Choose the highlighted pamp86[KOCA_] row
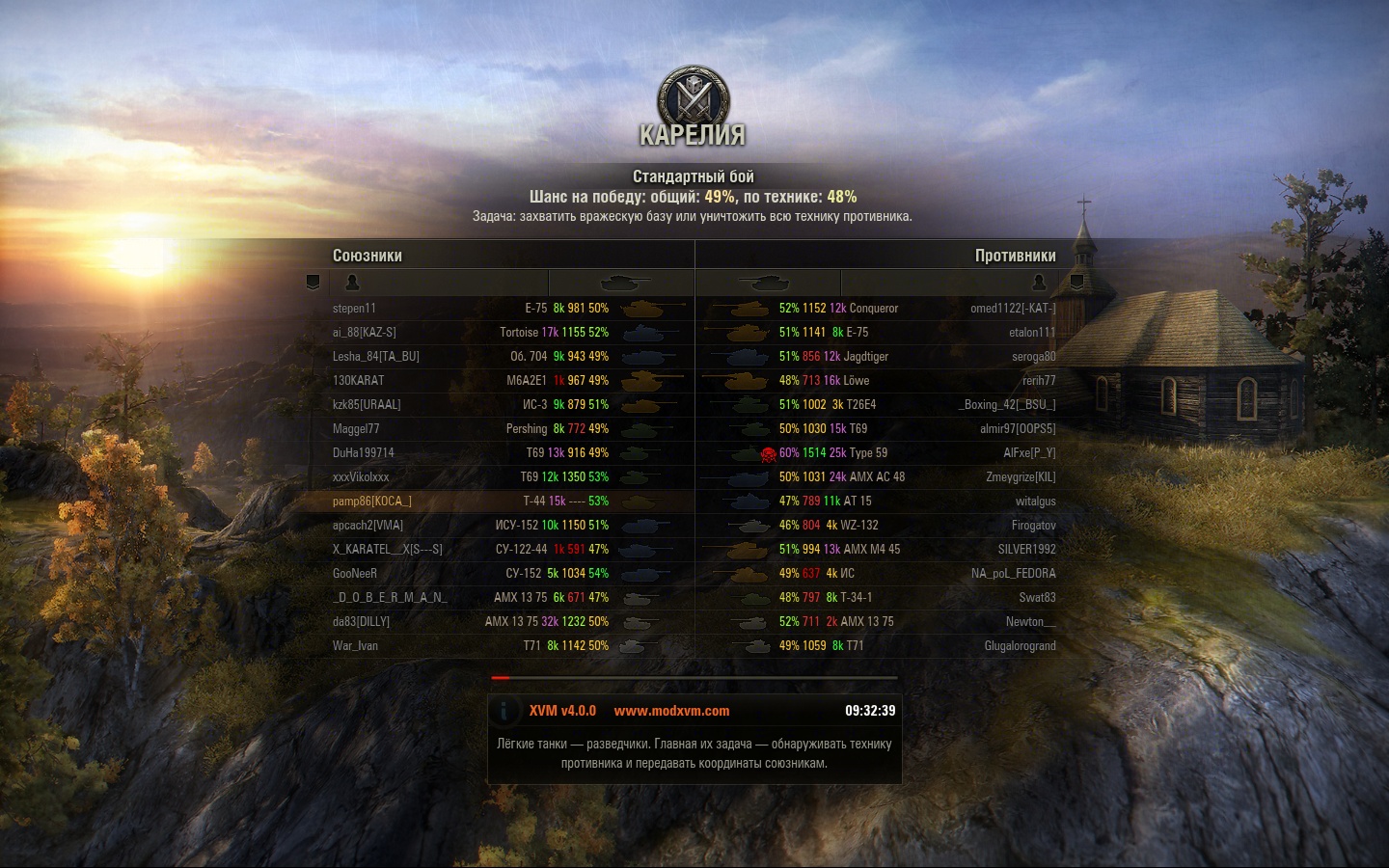This screenshot has width=1389, height=868. (x=372, y=502)
